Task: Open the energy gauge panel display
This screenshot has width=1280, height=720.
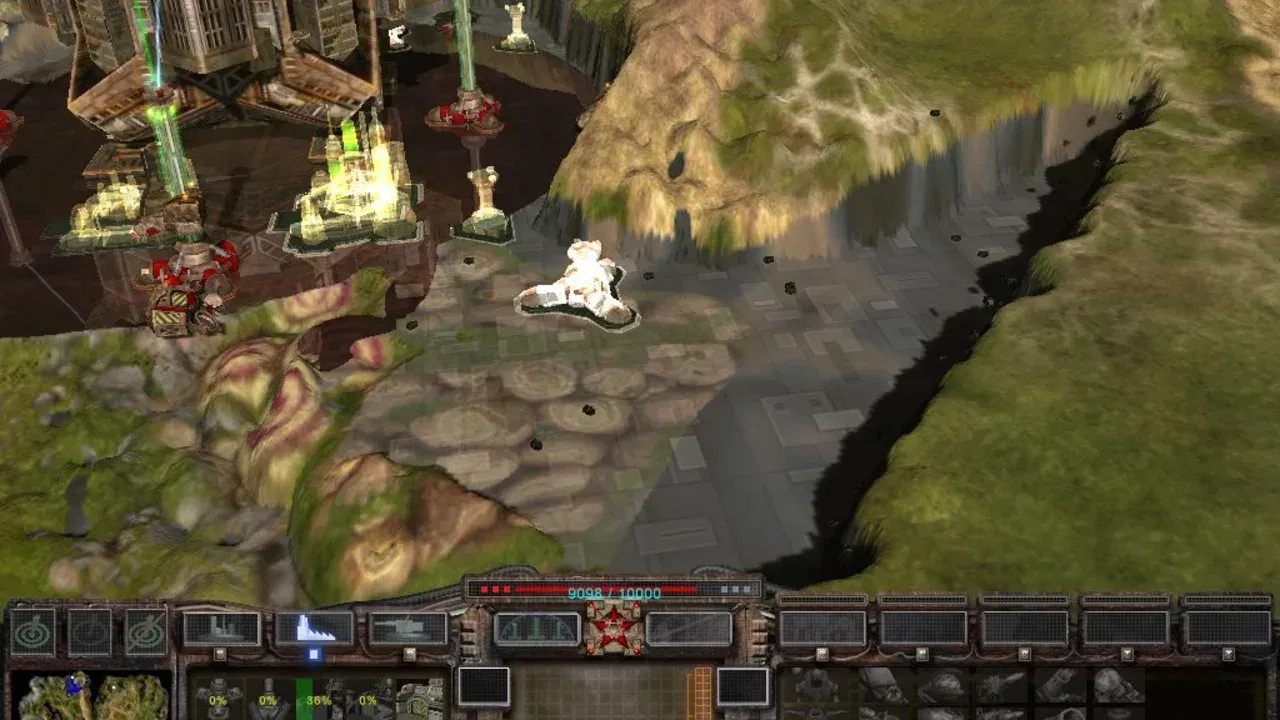Action: tap(538, 628)
